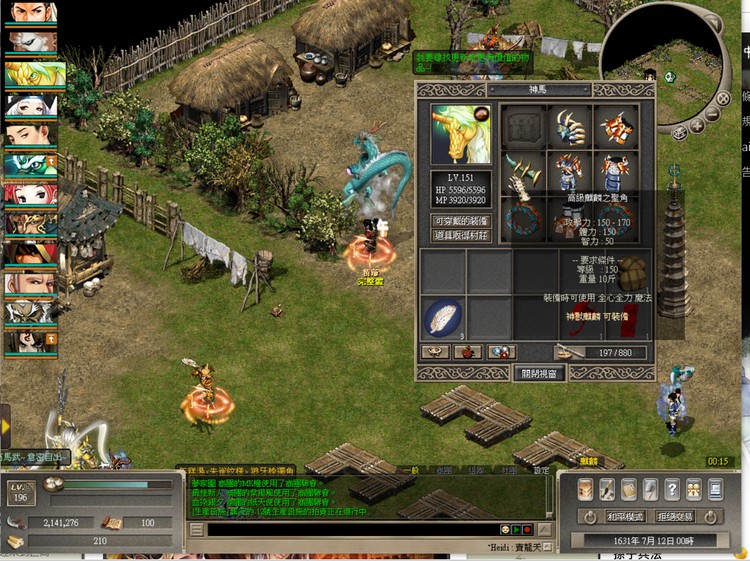Click the chat text input box
The height and width of the screenshot is (561, 750).
click(x=350, y=529)
